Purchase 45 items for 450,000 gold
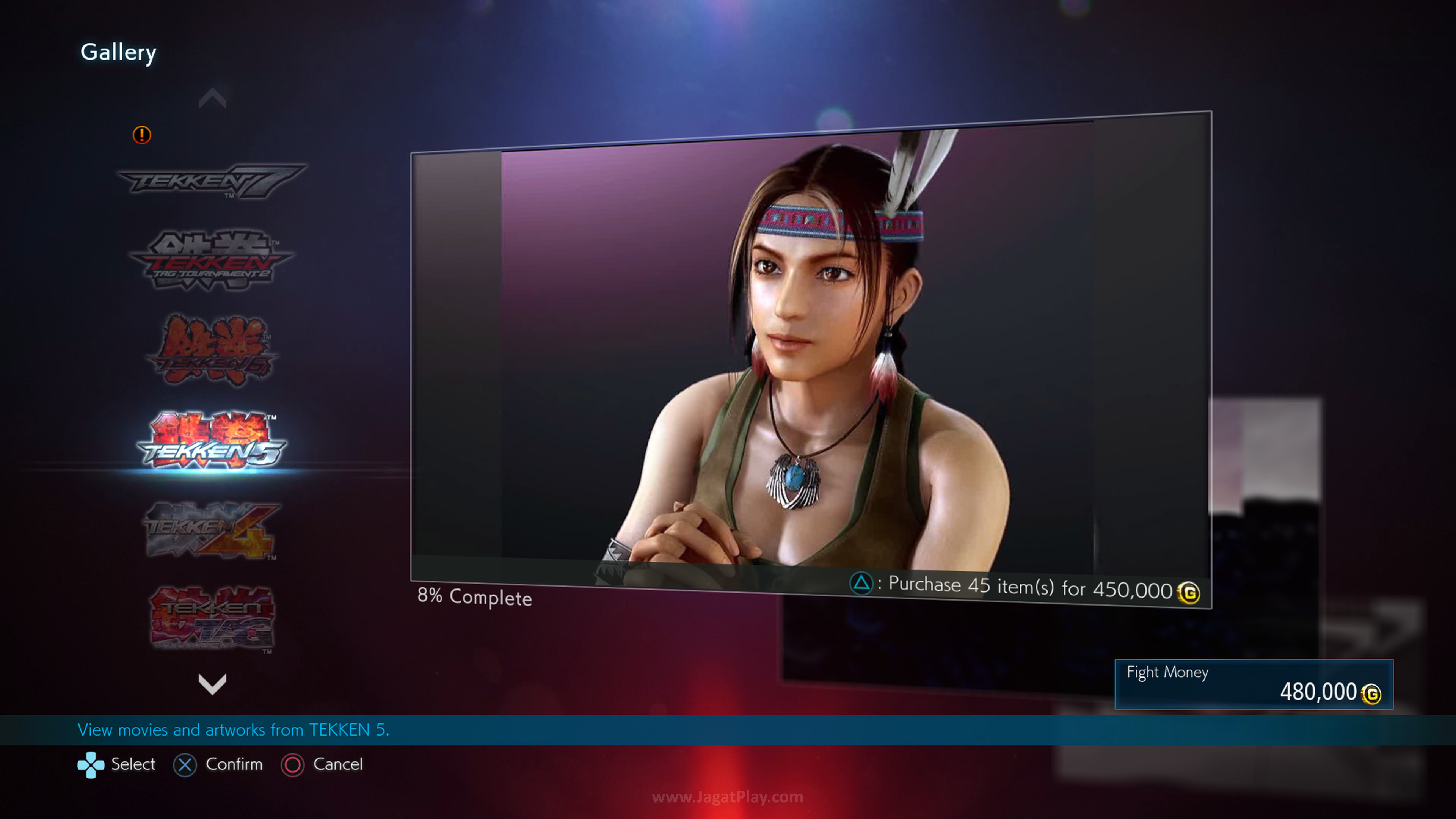The width and height of the screenshot is (1456, 819). tap(1024, 587)
